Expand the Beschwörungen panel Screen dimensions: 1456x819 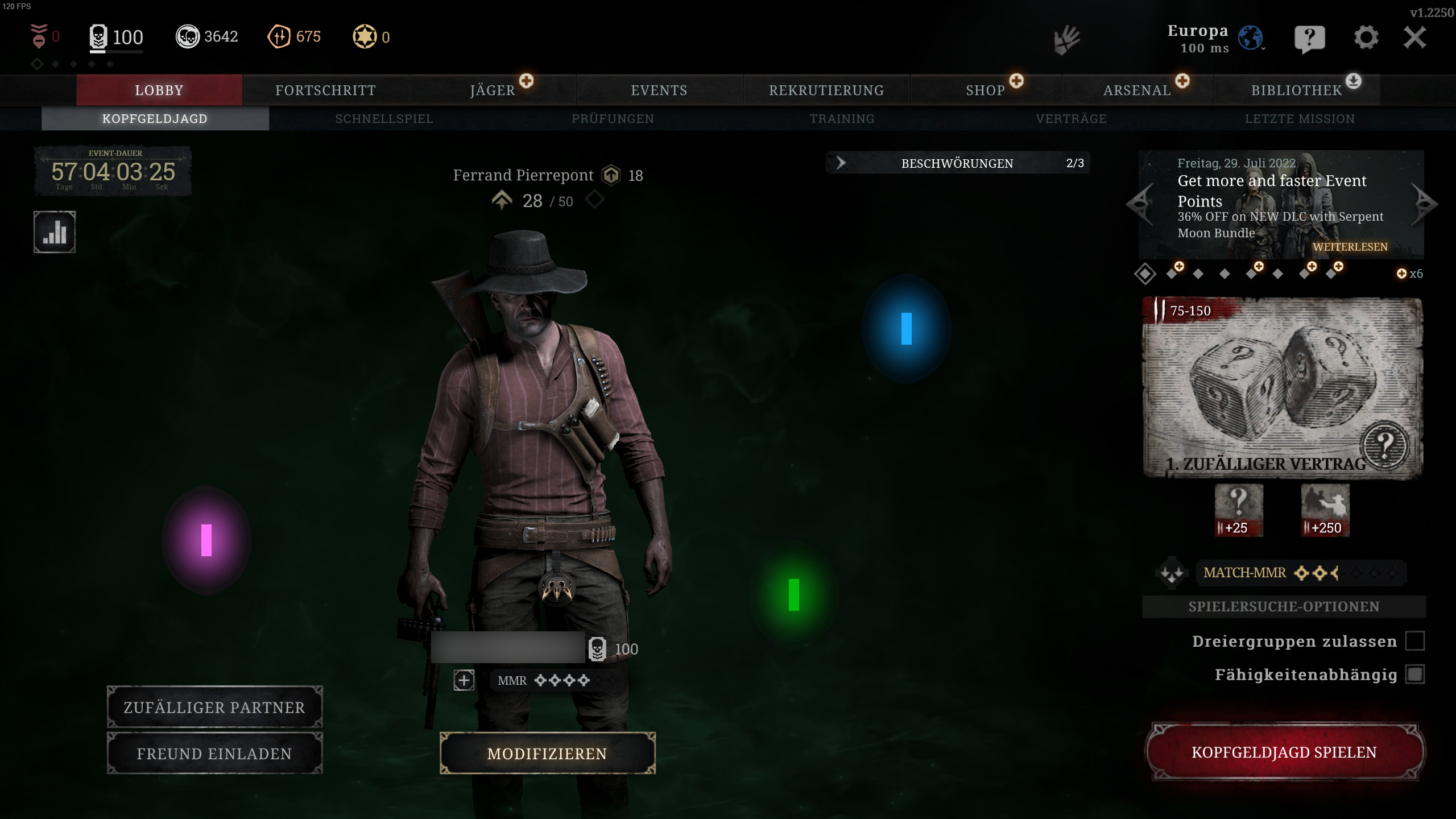pyautogui.click(x=841, y=163)
